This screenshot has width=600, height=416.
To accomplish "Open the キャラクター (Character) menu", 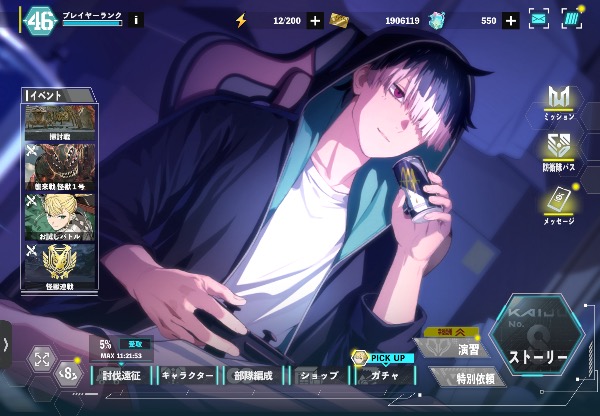I will (x=187, y=376).
